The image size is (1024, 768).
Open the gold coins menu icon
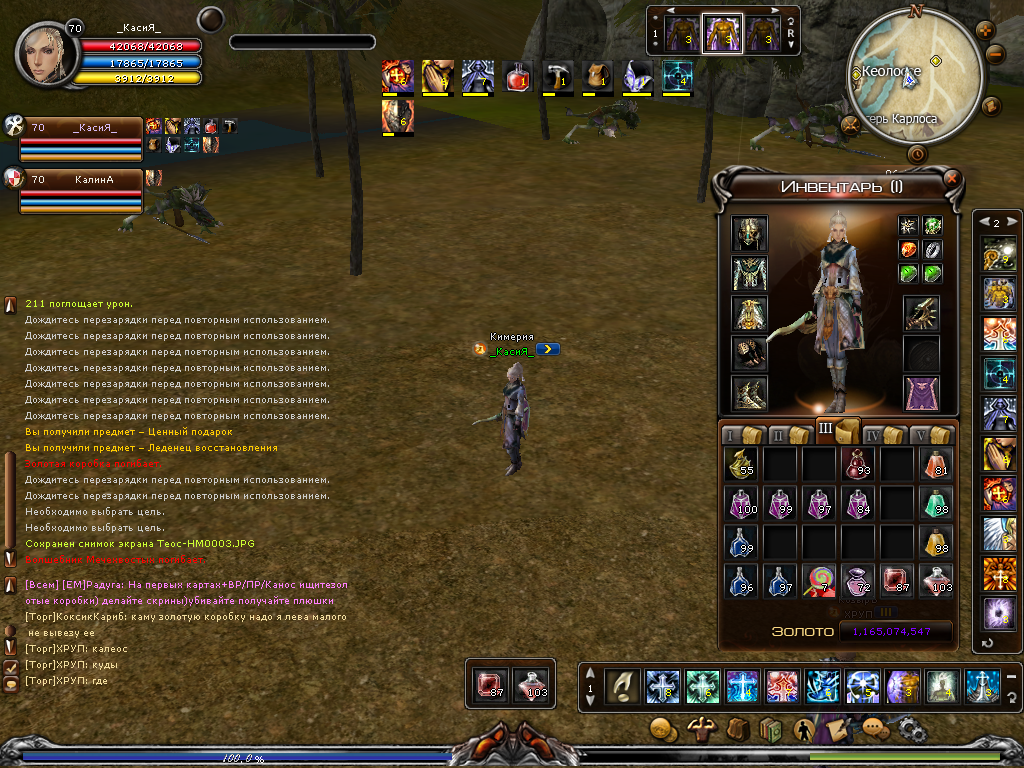point(662,729)
